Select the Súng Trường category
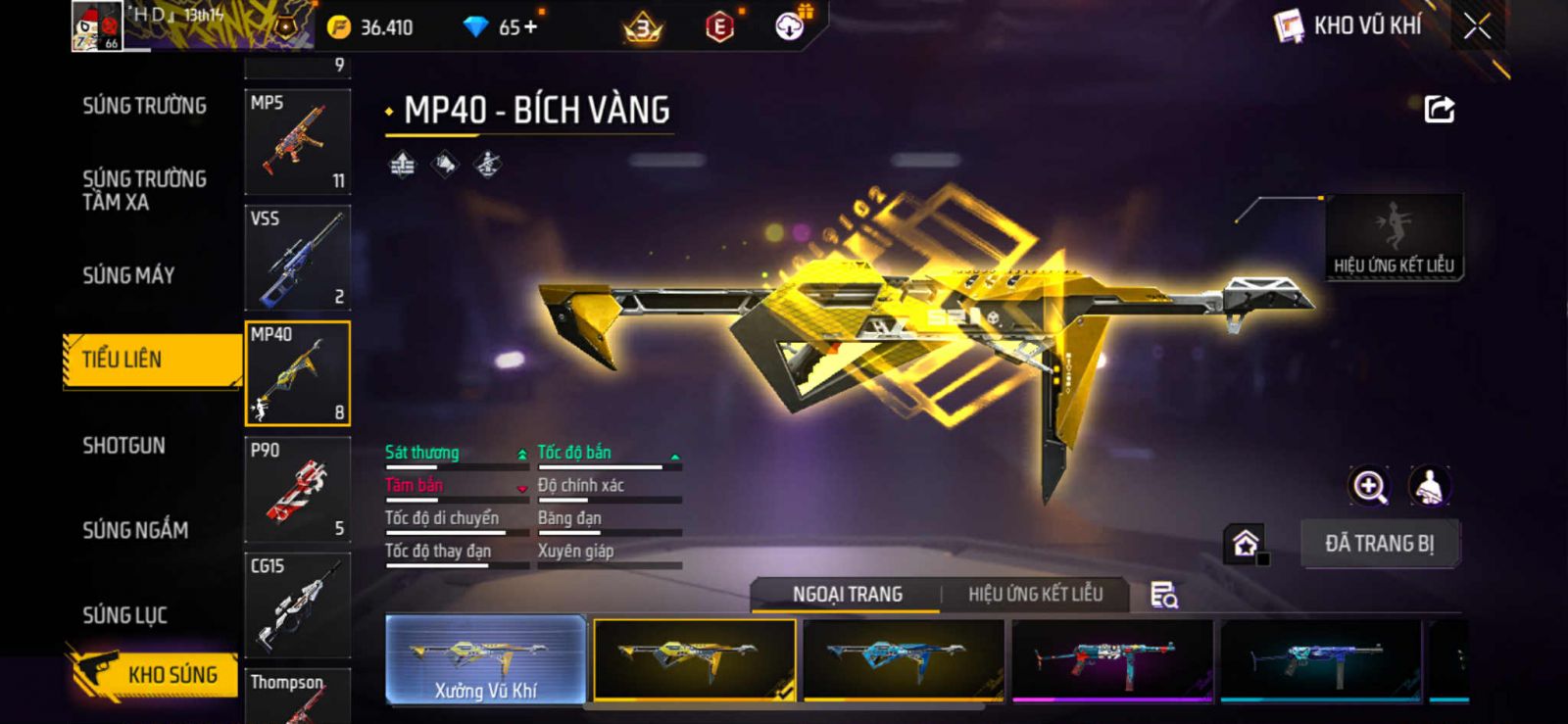The width and height of the screenshot is (1568, 724). click(144, 106)
